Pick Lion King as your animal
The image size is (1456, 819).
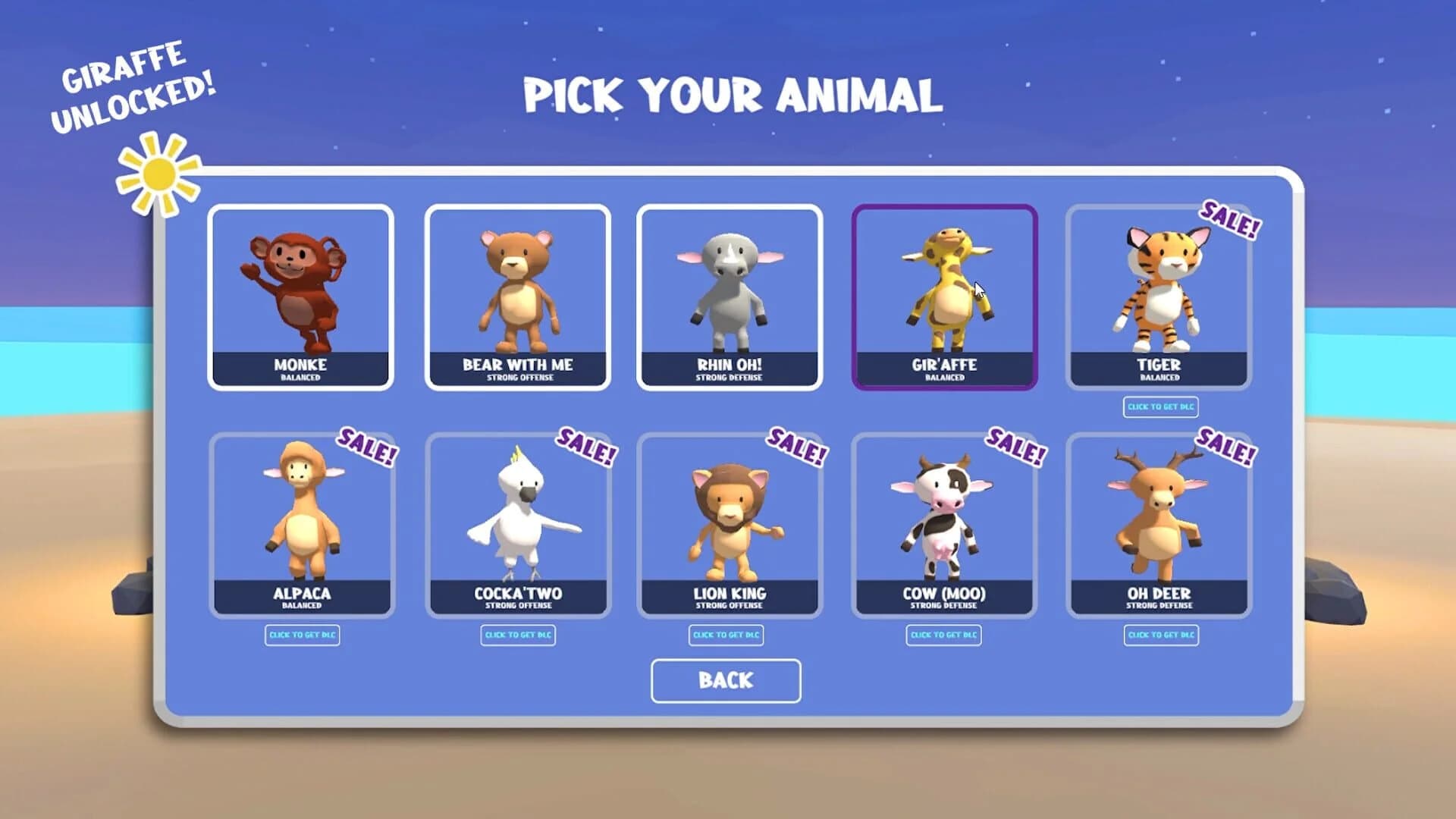(x=728, y=523)
